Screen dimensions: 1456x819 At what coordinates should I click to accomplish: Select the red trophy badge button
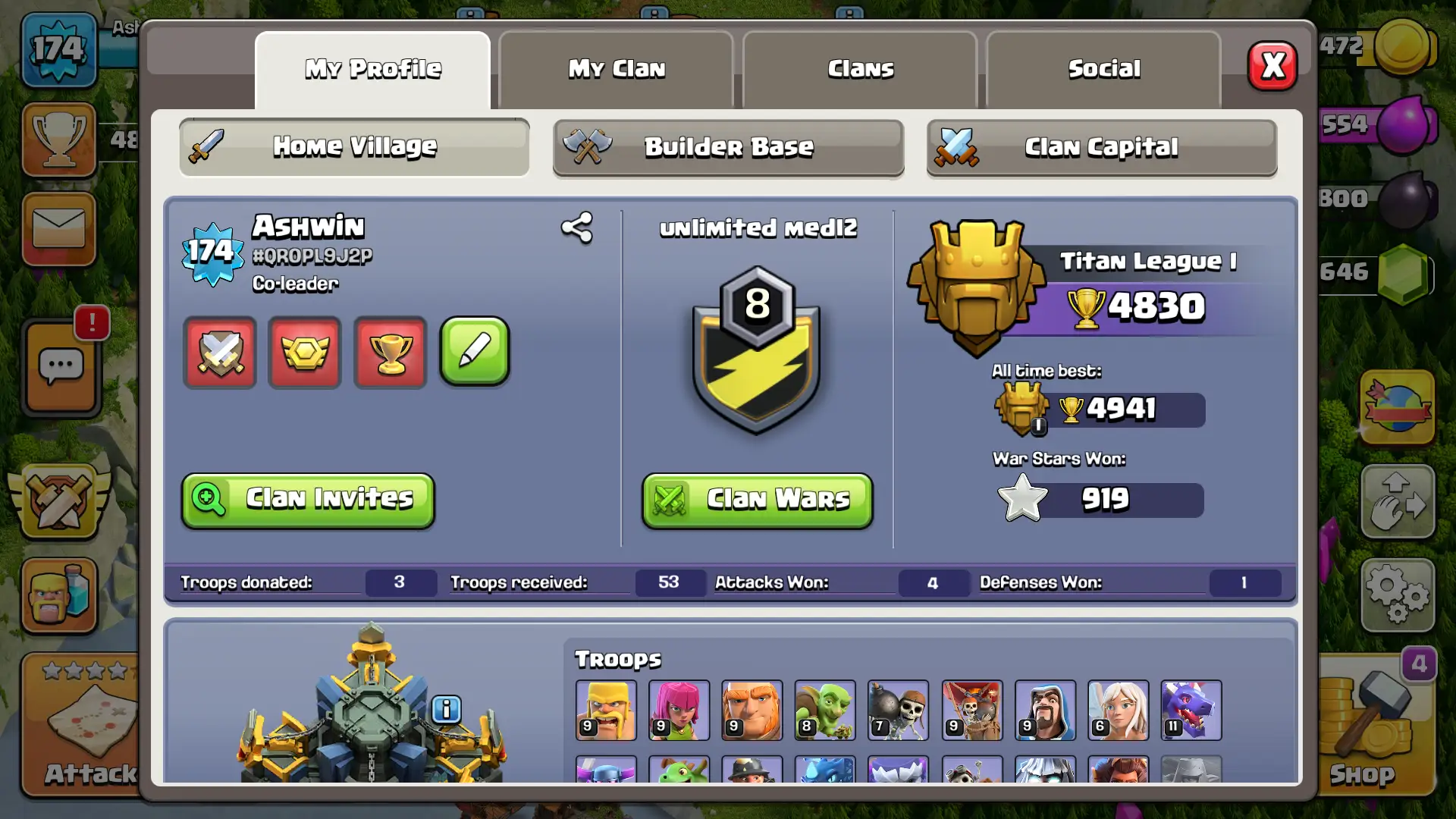(x=390, y=353)
